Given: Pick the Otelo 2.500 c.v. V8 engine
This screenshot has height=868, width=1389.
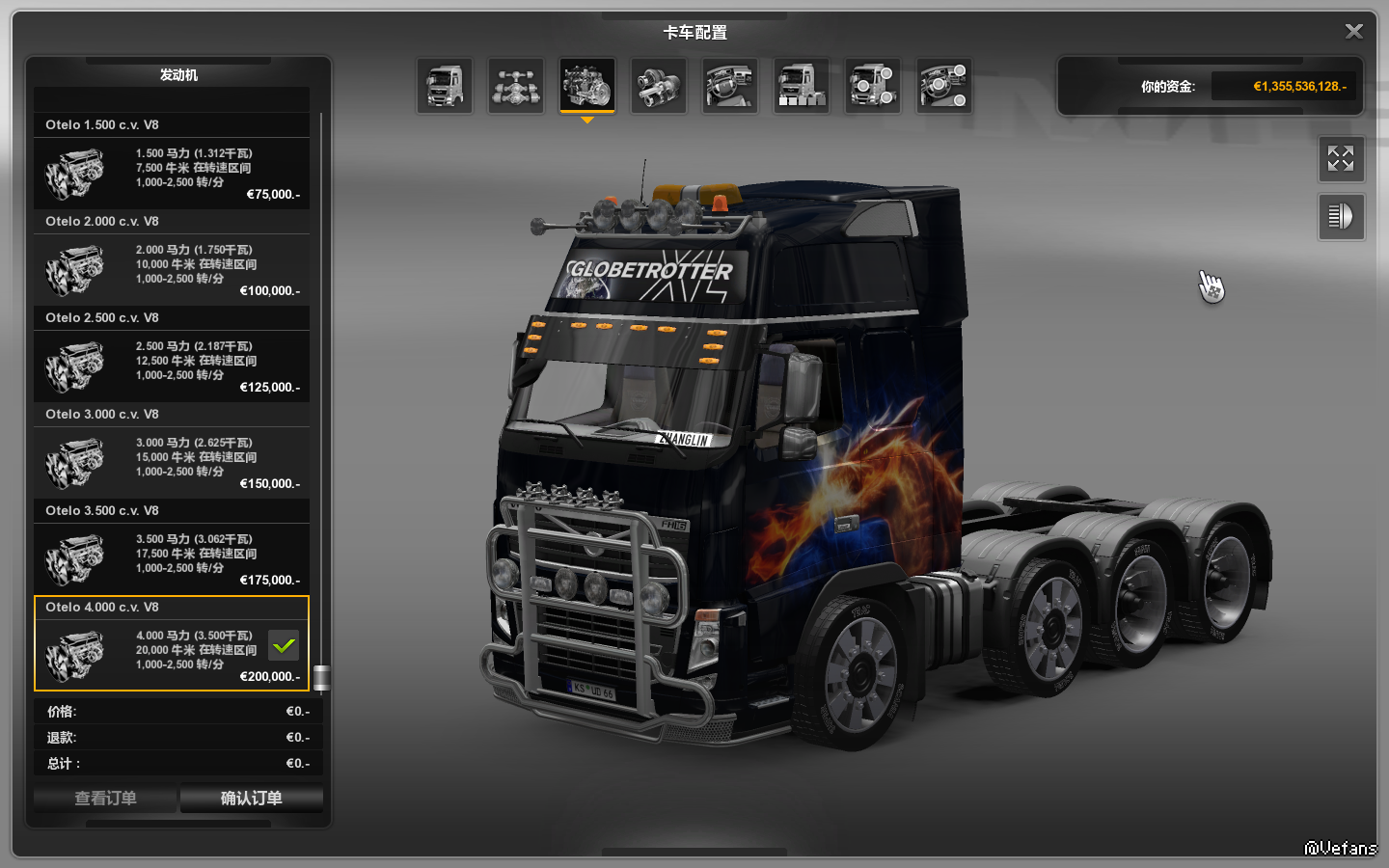Looking at the screenshot, I should pos(172,366).
